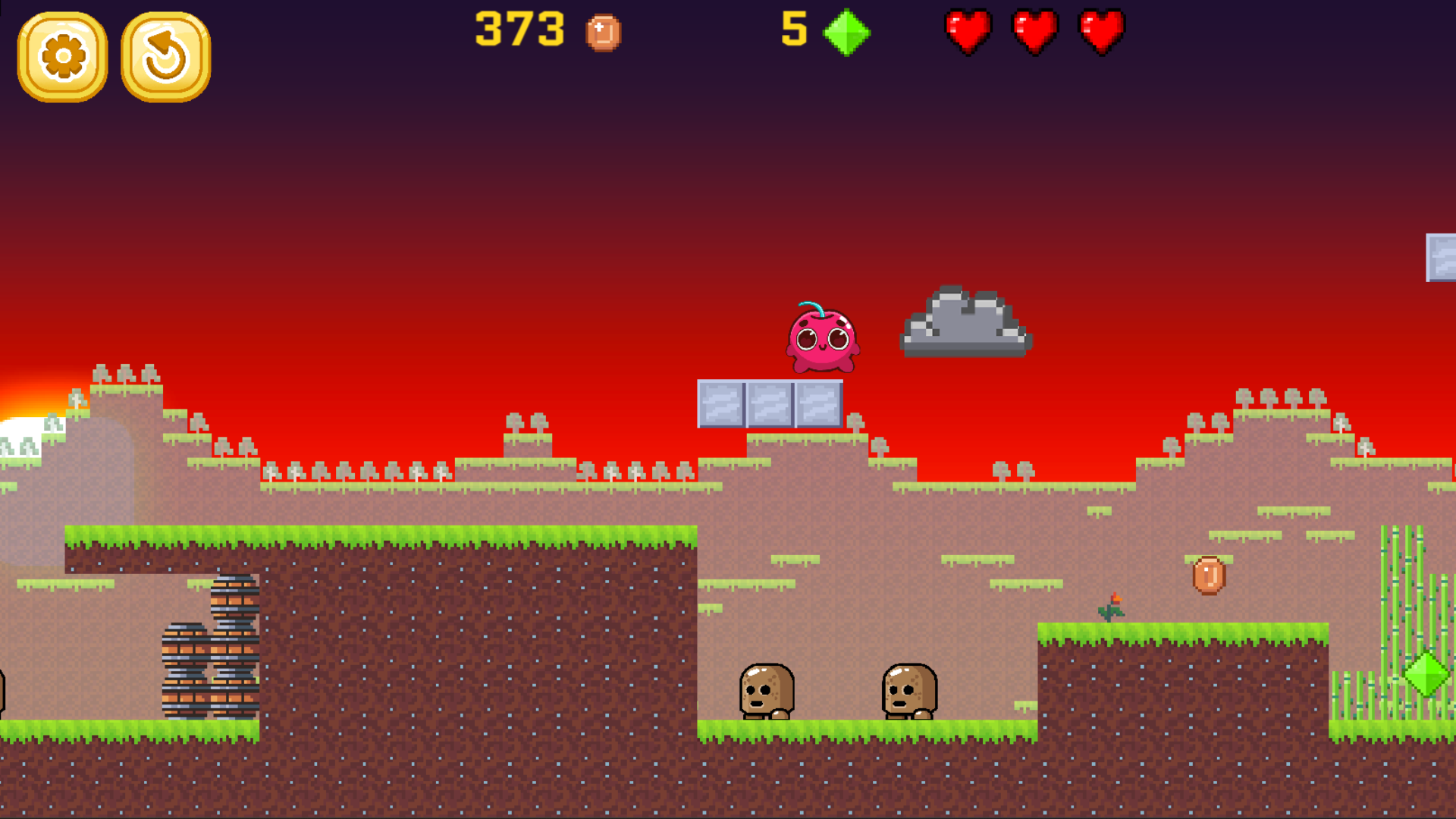Screen dimensions: 1456x819
Task: Click the middle metal block under the cherry
Action: coord(770,403)
